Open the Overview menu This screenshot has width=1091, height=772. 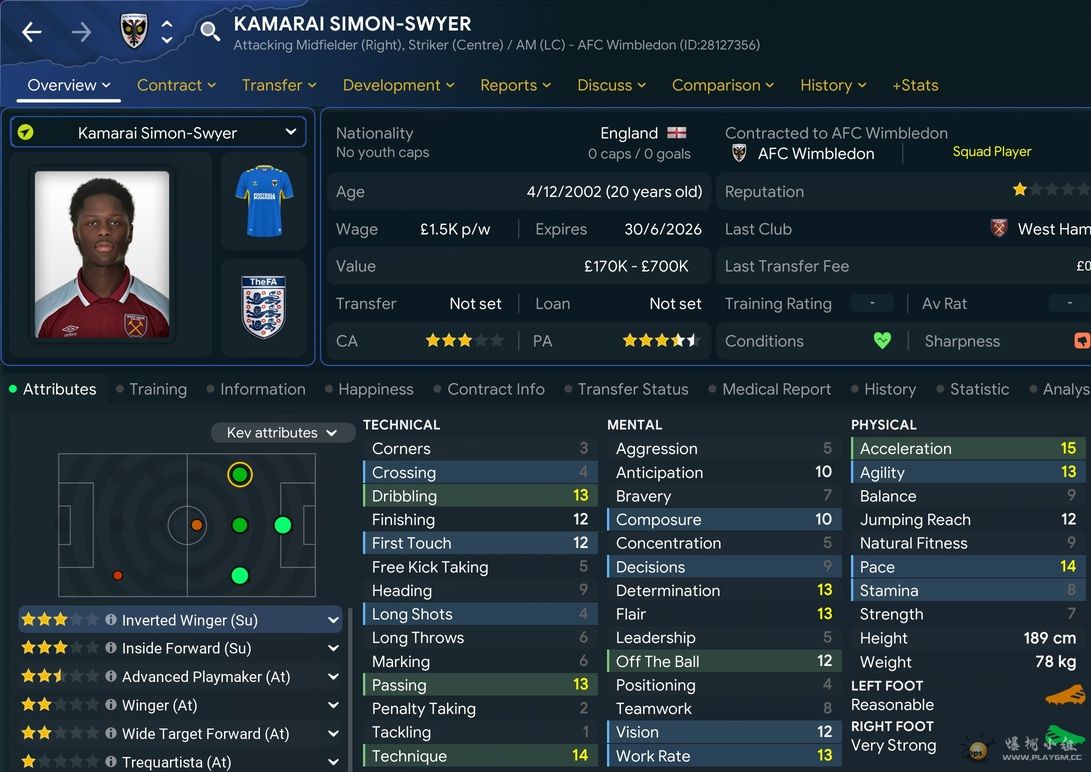68,85
